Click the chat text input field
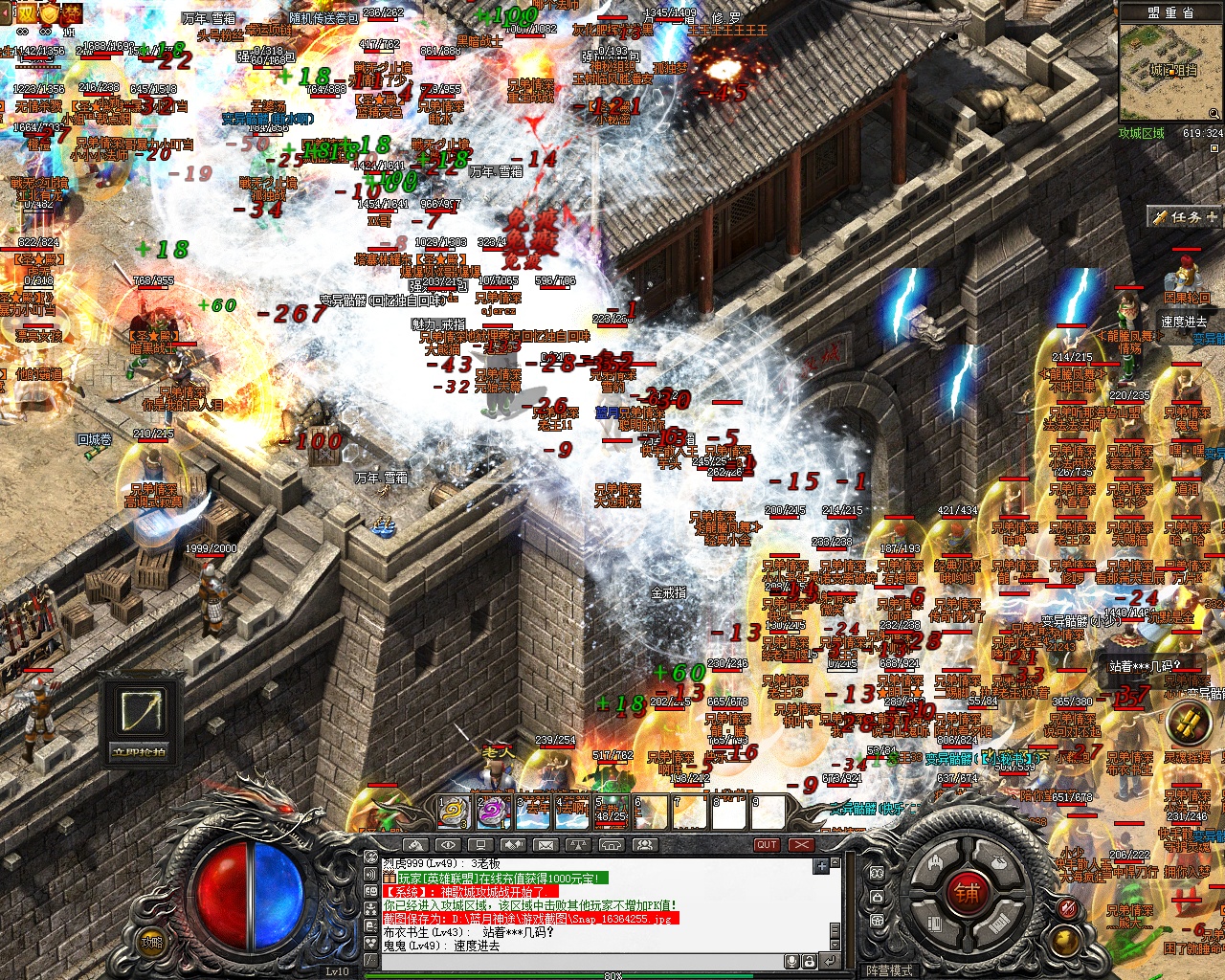 point(574,961)
